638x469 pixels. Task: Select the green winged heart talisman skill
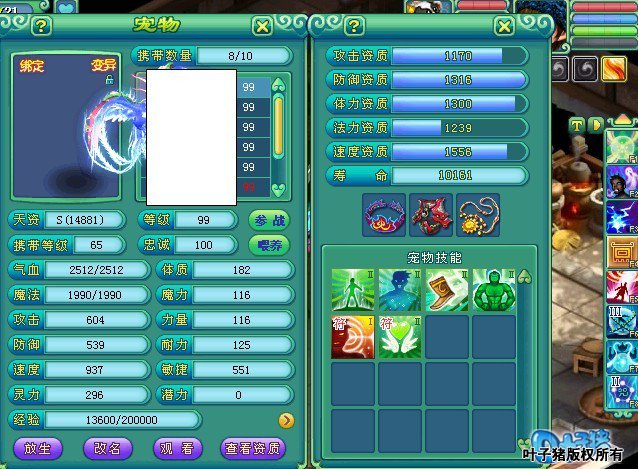(x=399, y=336)
